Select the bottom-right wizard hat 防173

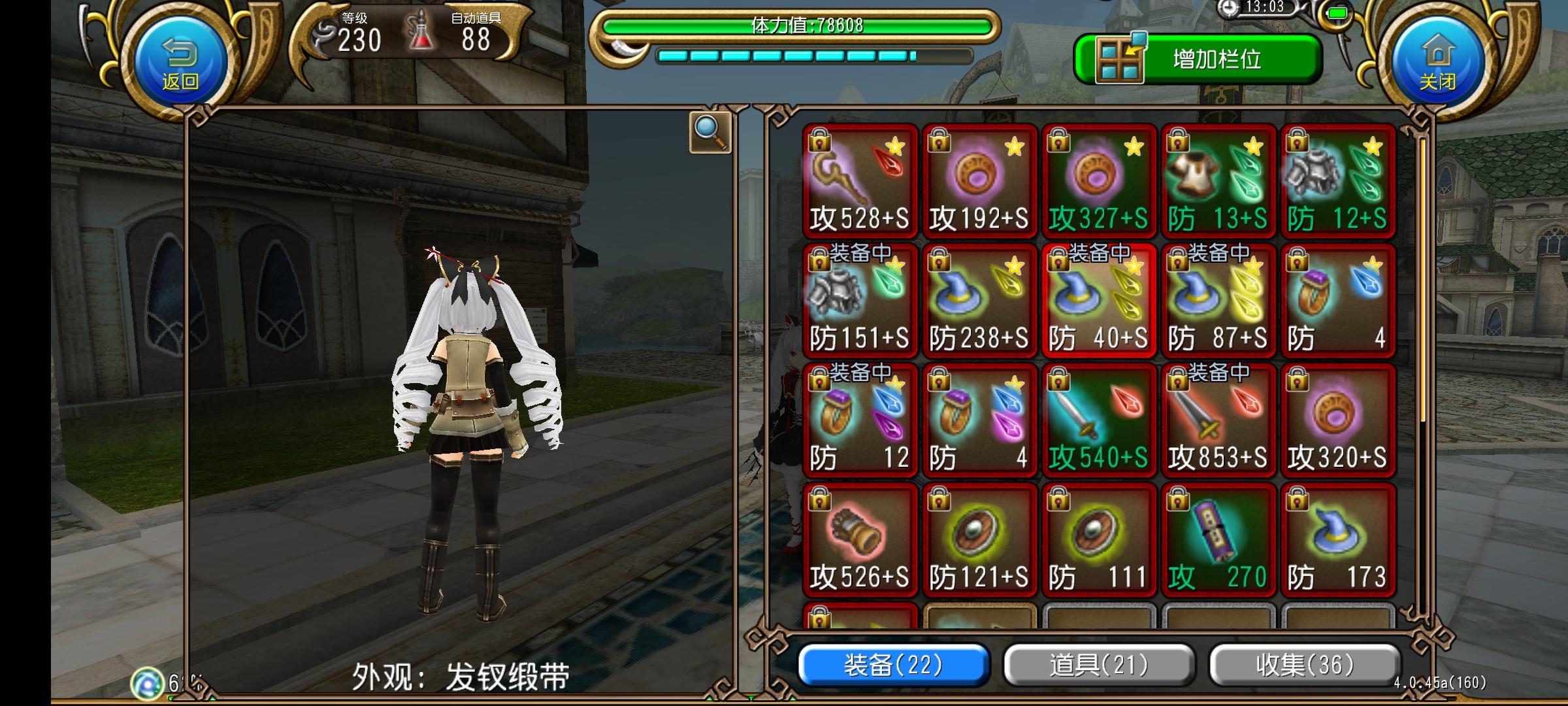click(1338, 539)
